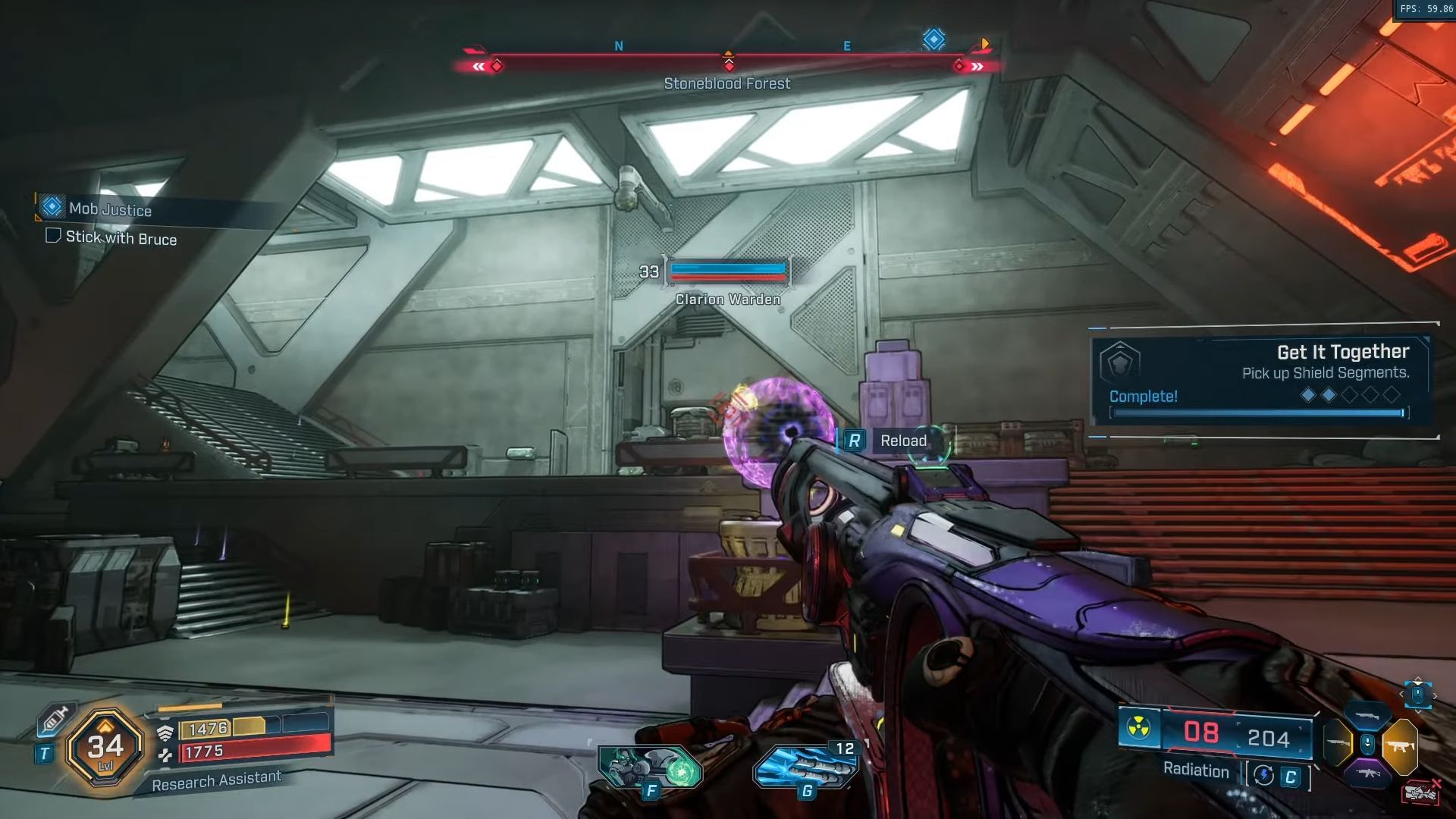Image resolution: width=1456 pixels, height=819 pixels.
Task: Click the blue quest marker on compass
Action: [x=934, y=39]
